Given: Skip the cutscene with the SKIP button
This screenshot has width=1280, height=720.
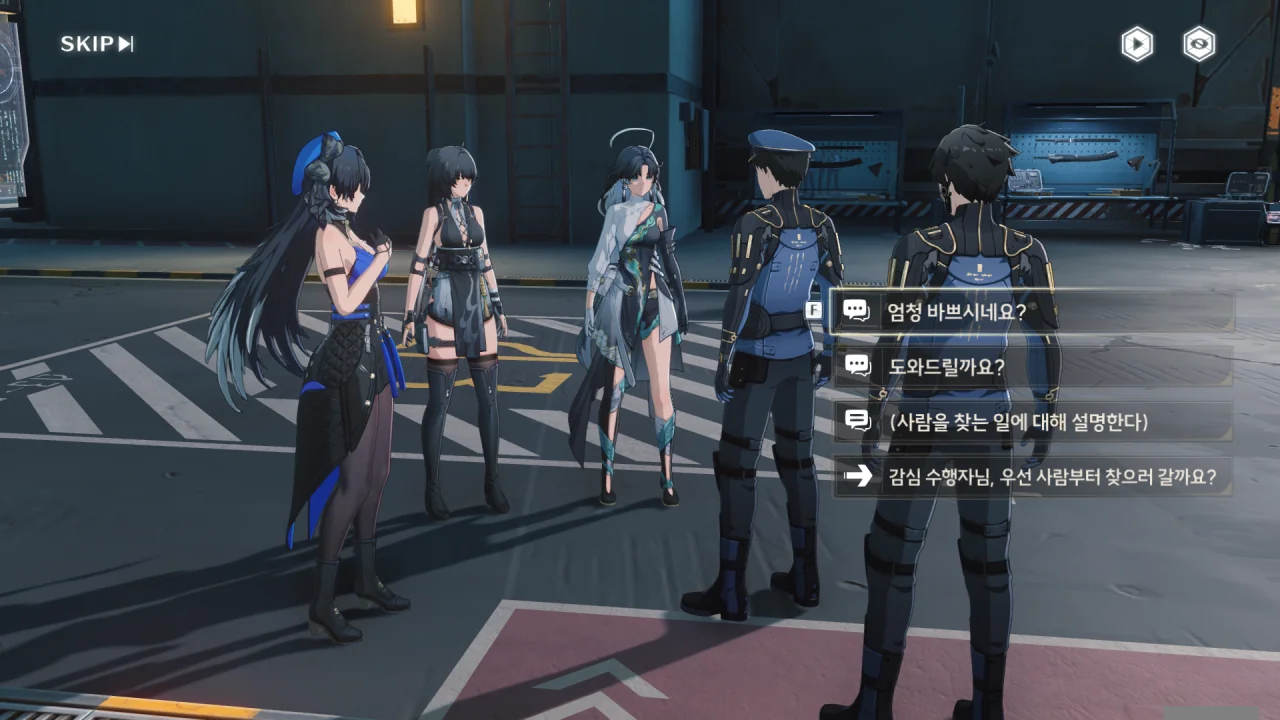Looking at the screenshot, I should (x=96, y=44).
